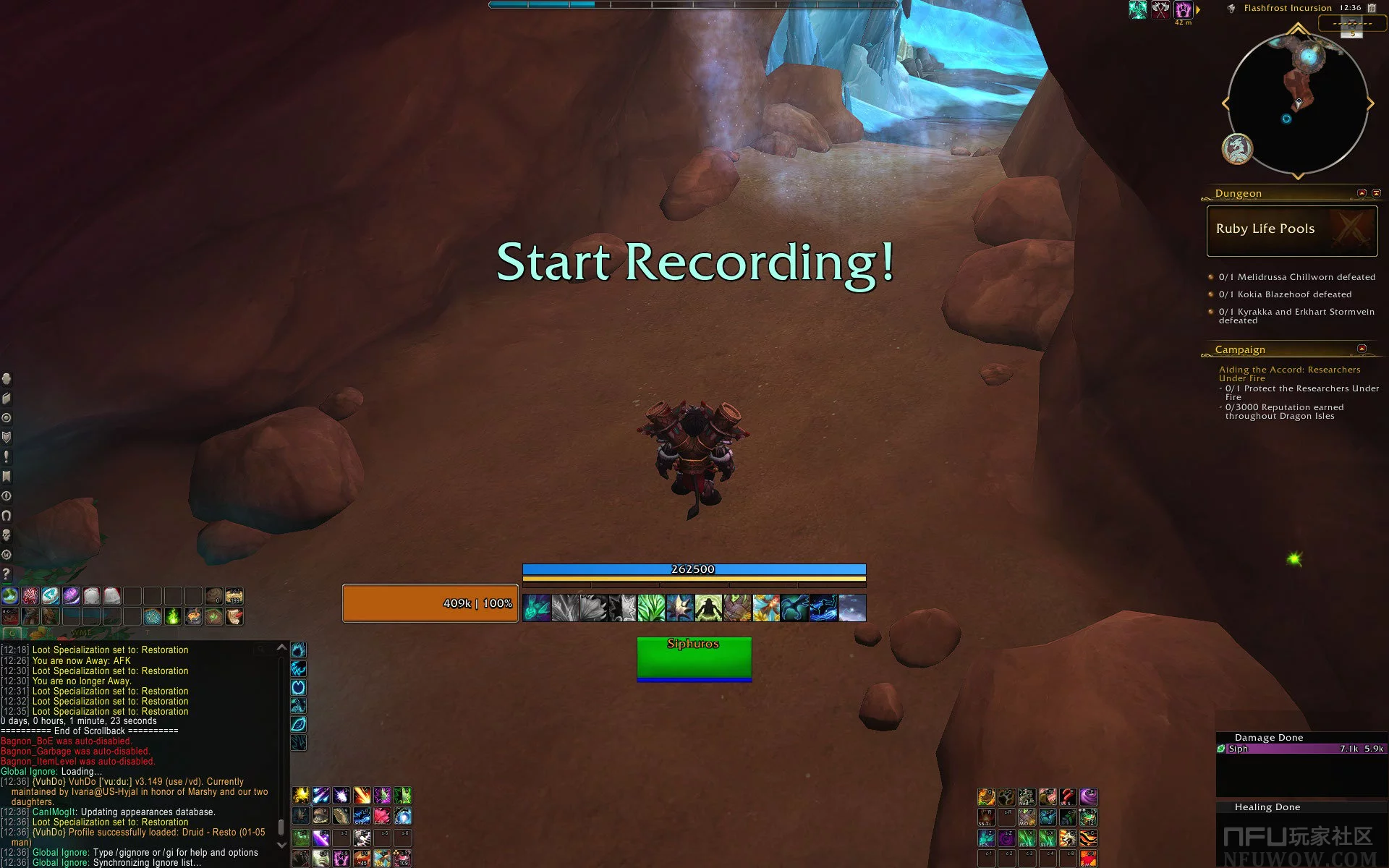Open the calendar icon beside the clock
This screenshot has height=868, width=1389.
pos(1372,8)
